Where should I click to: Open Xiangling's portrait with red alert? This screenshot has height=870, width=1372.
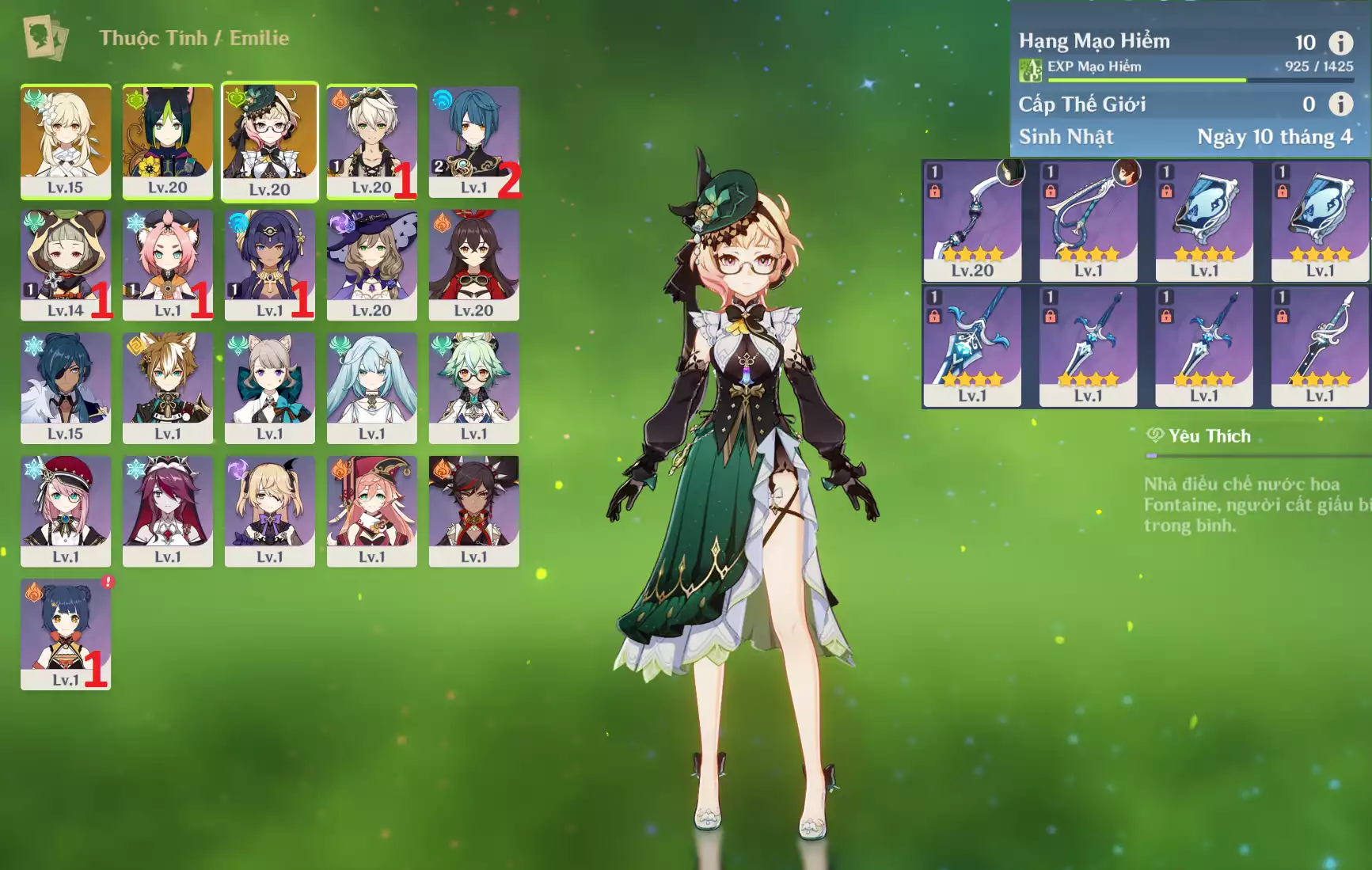[65, 634]
